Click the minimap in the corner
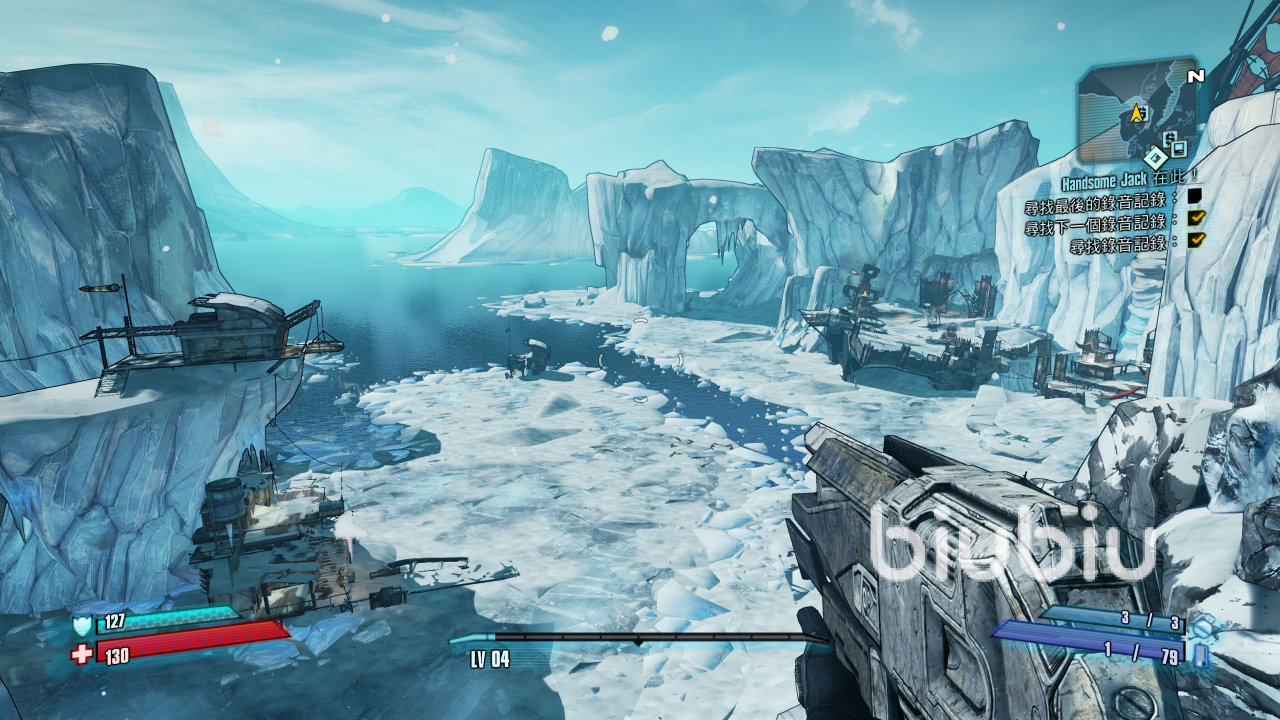Screen dimensions: 1280x720 [1137, 112]
